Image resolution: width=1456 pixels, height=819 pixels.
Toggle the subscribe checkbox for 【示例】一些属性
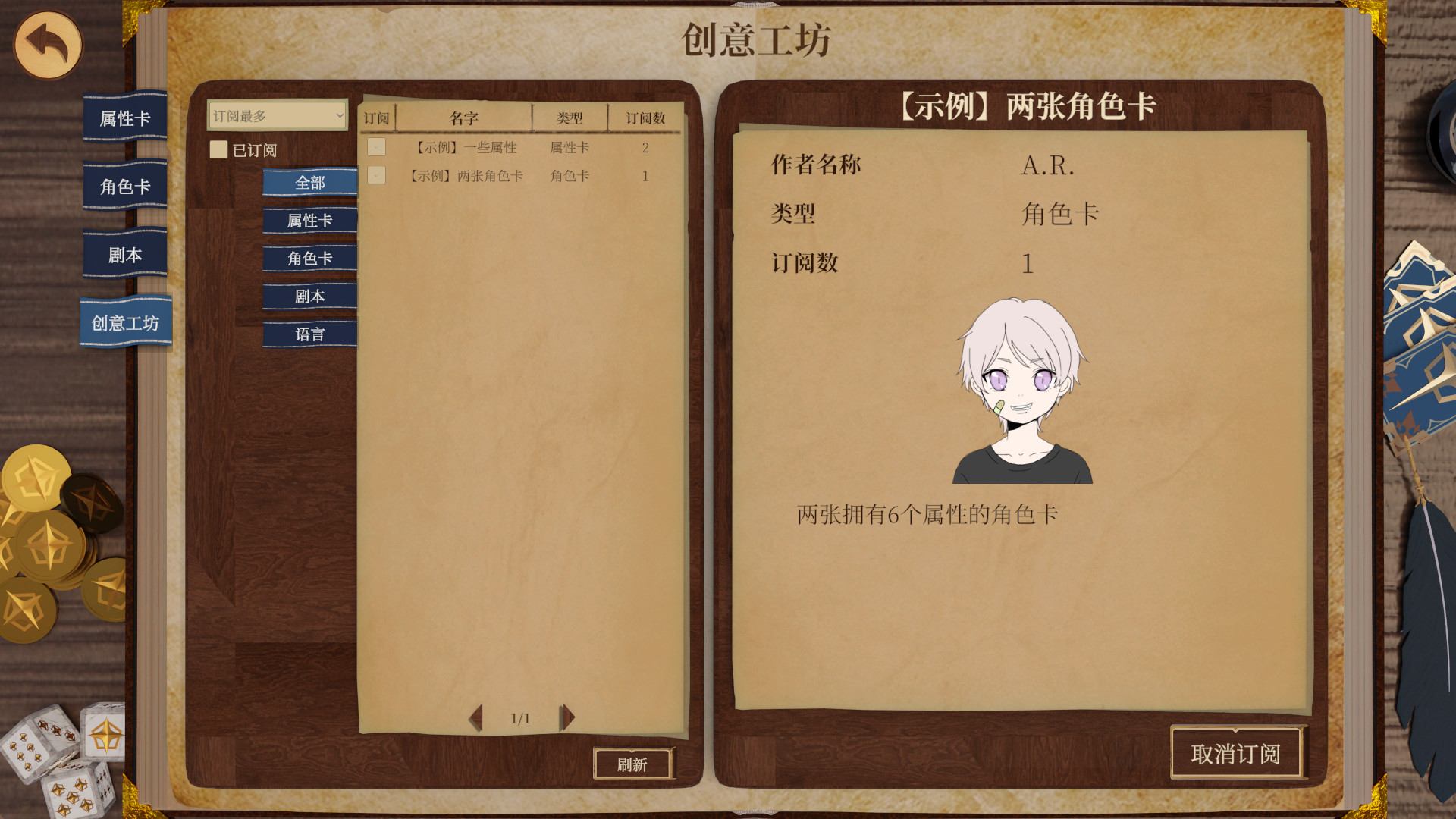click(x=376, y=147)
